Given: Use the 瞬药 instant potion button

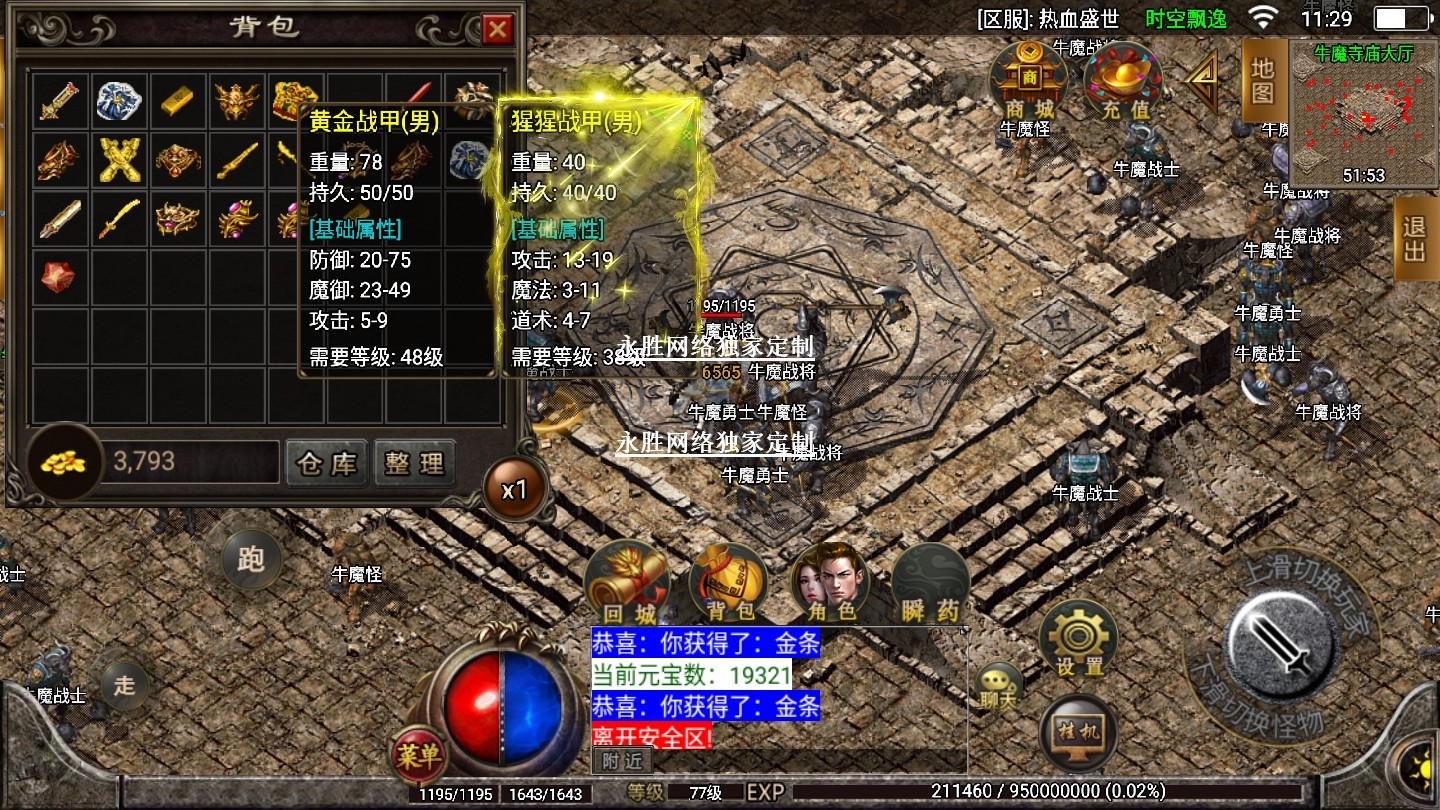Looking at the screenshot, I should (x=930, y=583).
